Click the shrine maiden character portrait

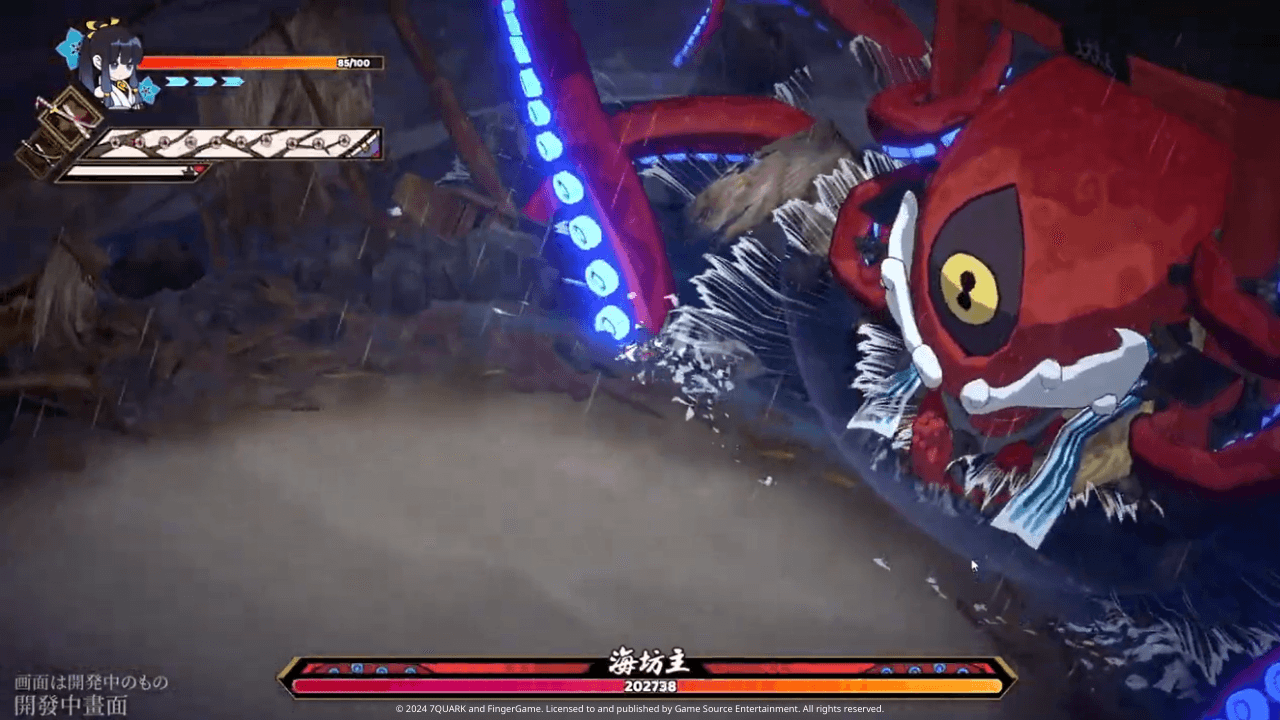(x=108, y=65)
